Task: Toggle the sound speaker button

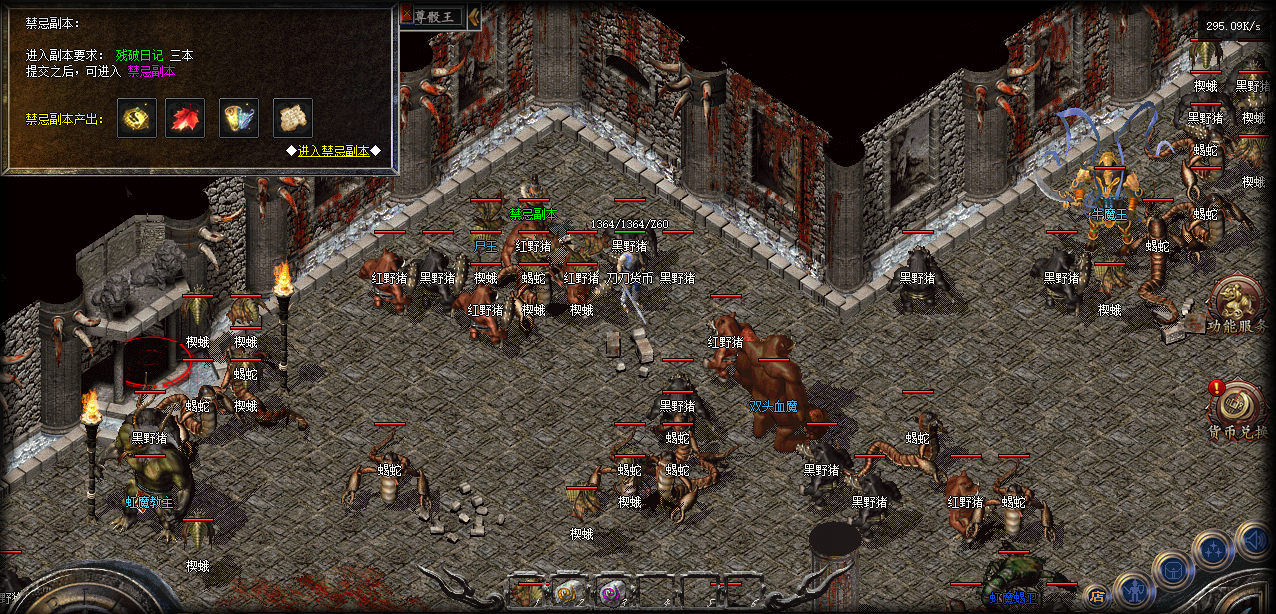Action: click(1254, 540)
